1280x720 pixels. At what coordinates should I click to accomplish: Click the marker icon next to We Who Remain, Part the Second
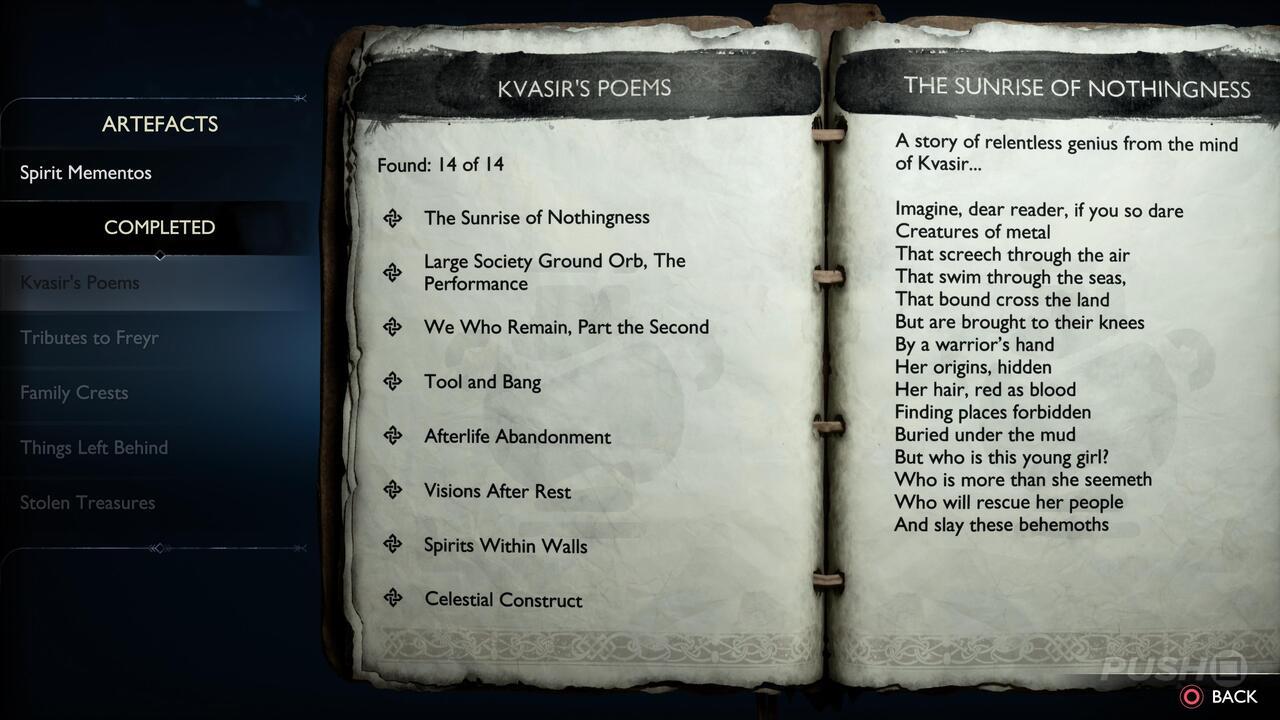[x=392, y=327]
